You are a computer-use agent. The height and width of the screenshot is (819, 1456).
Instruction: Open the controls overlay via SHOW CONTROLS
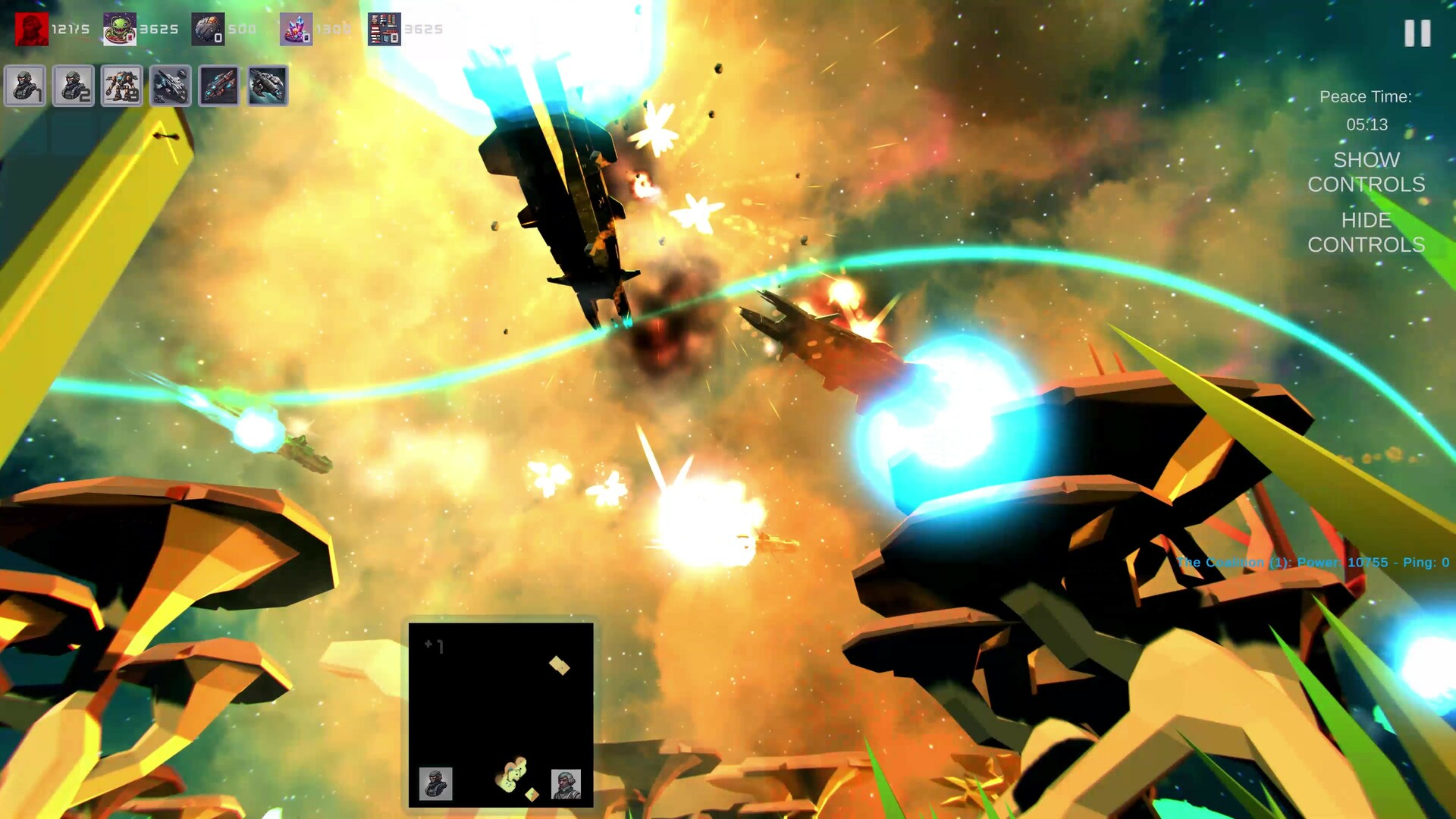[1365, 172]
